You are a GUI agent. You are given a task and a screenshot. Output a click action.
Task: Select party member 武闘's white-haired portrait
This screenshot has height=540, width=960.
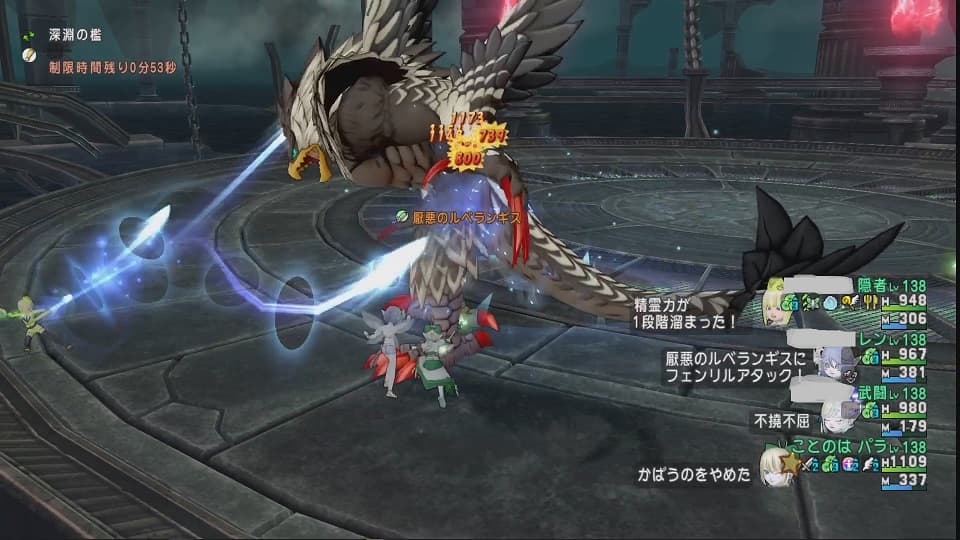tap(833, 413)
